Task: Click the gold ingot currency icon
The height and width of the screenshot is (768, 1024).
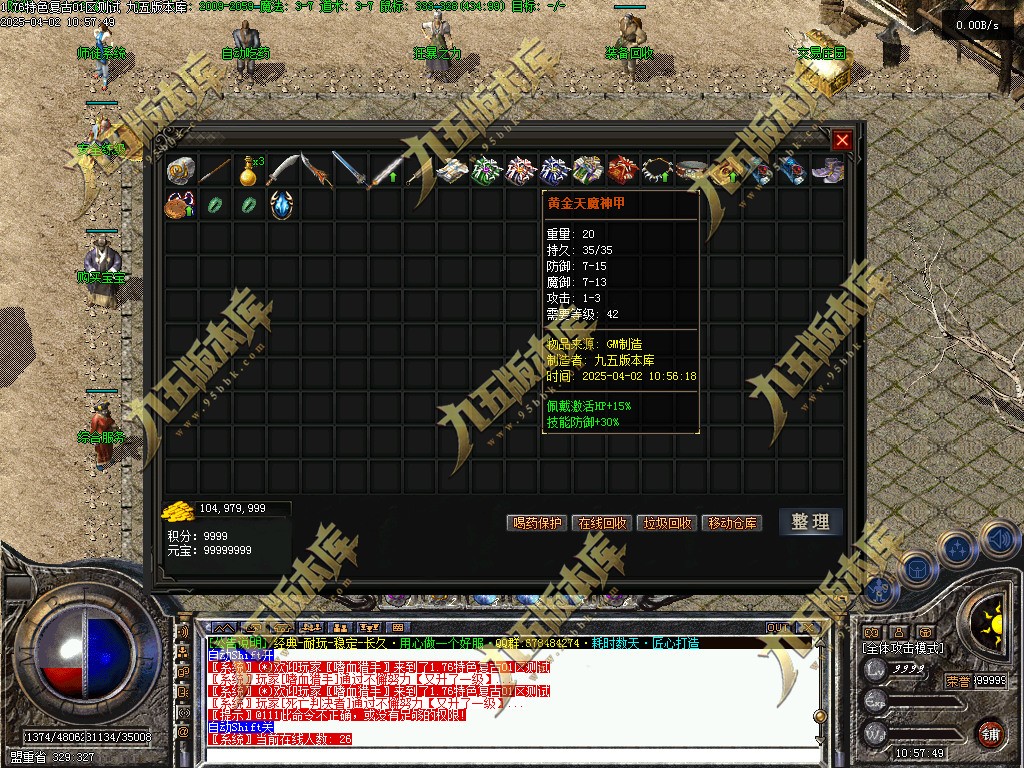Action: [179, 510]
